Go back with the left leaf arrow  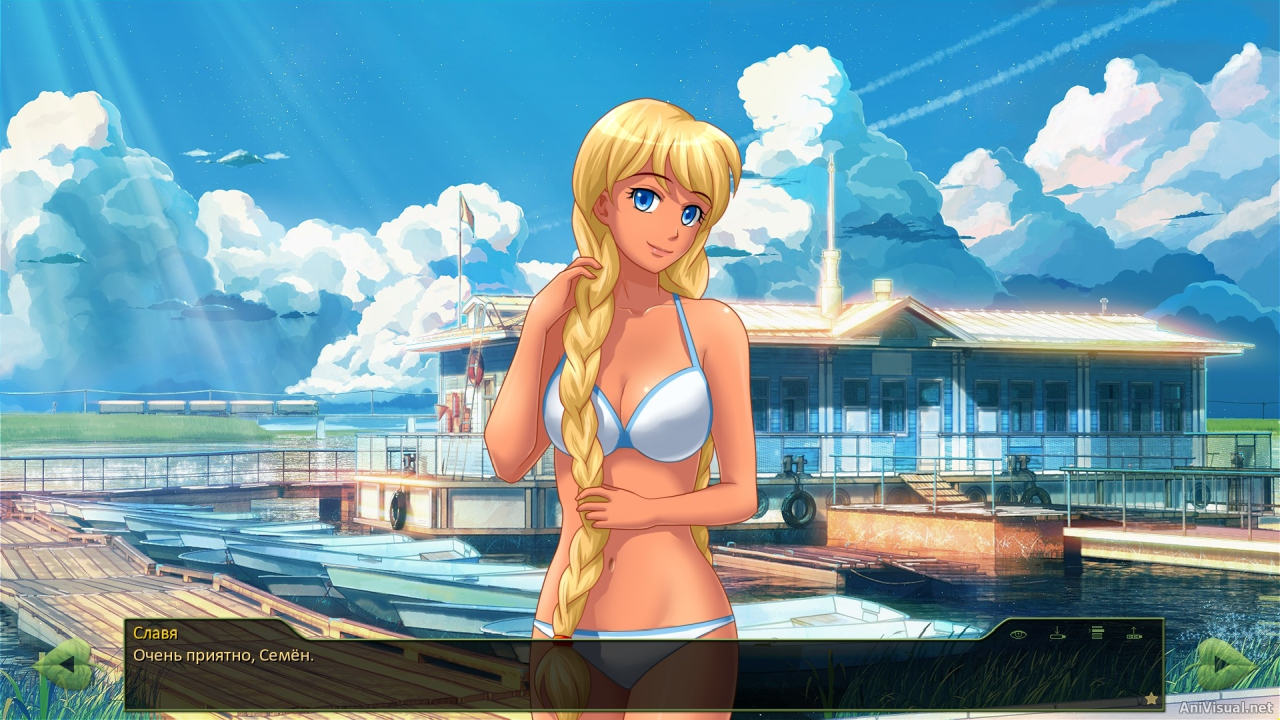[62, 666]
